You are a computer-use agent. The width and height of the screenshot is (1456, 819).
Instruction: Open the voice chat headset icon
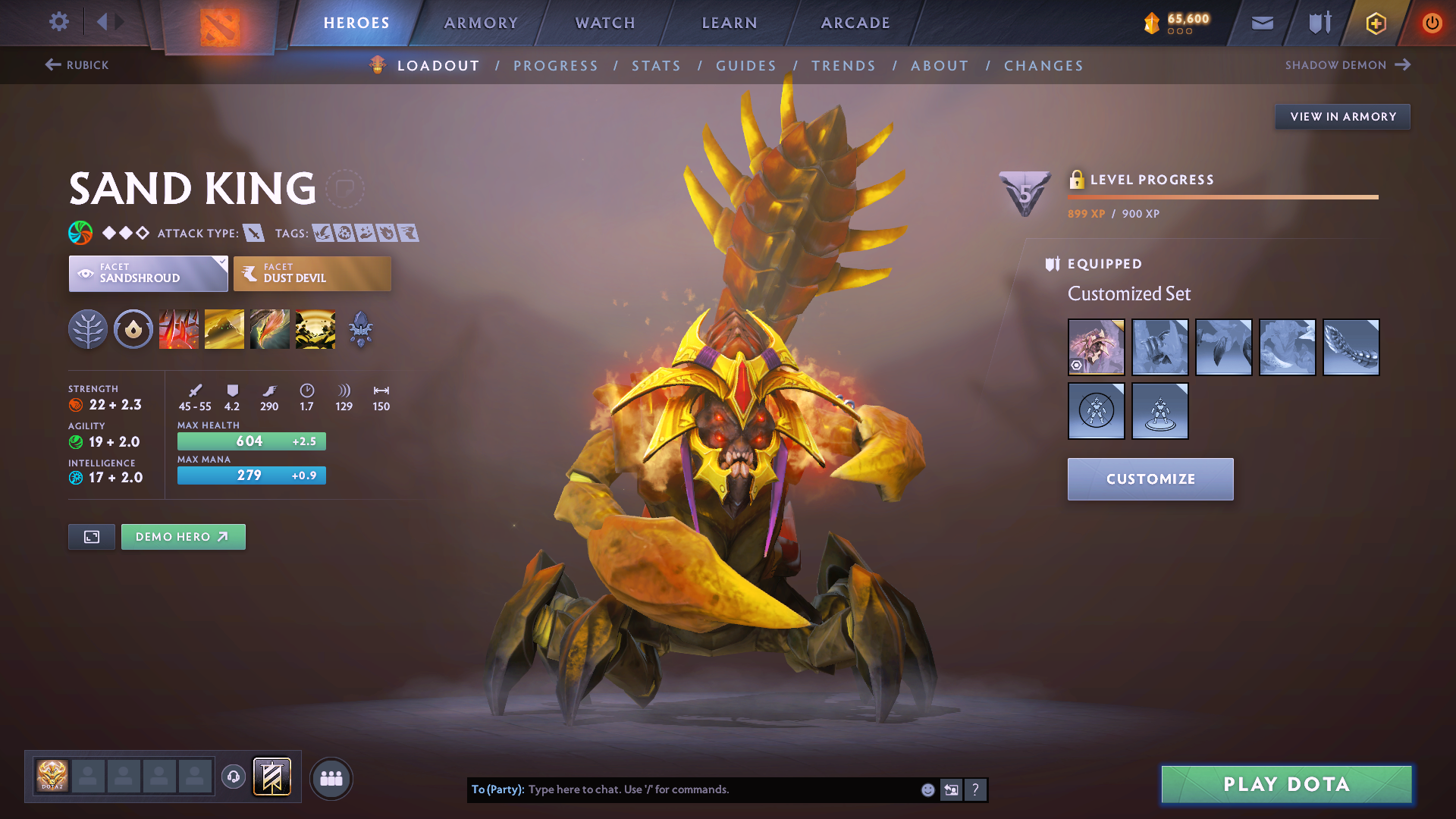point(233,777)
